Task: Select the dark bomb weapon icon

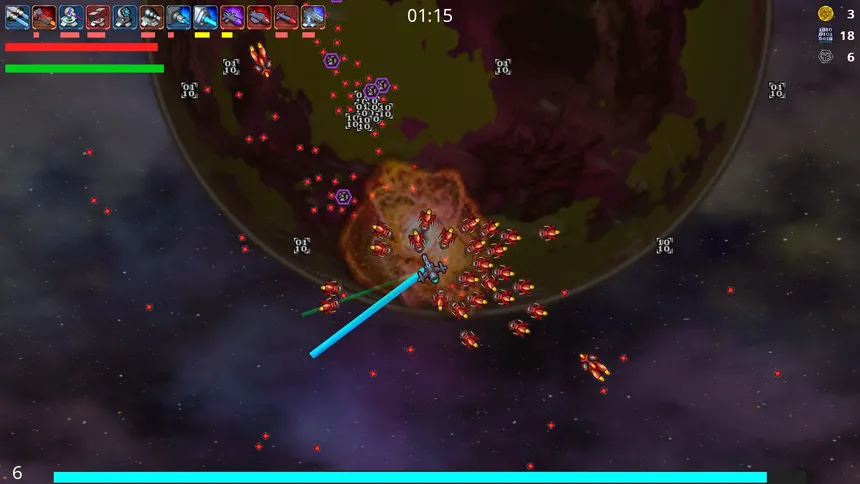Action: [x=260, y=16]
